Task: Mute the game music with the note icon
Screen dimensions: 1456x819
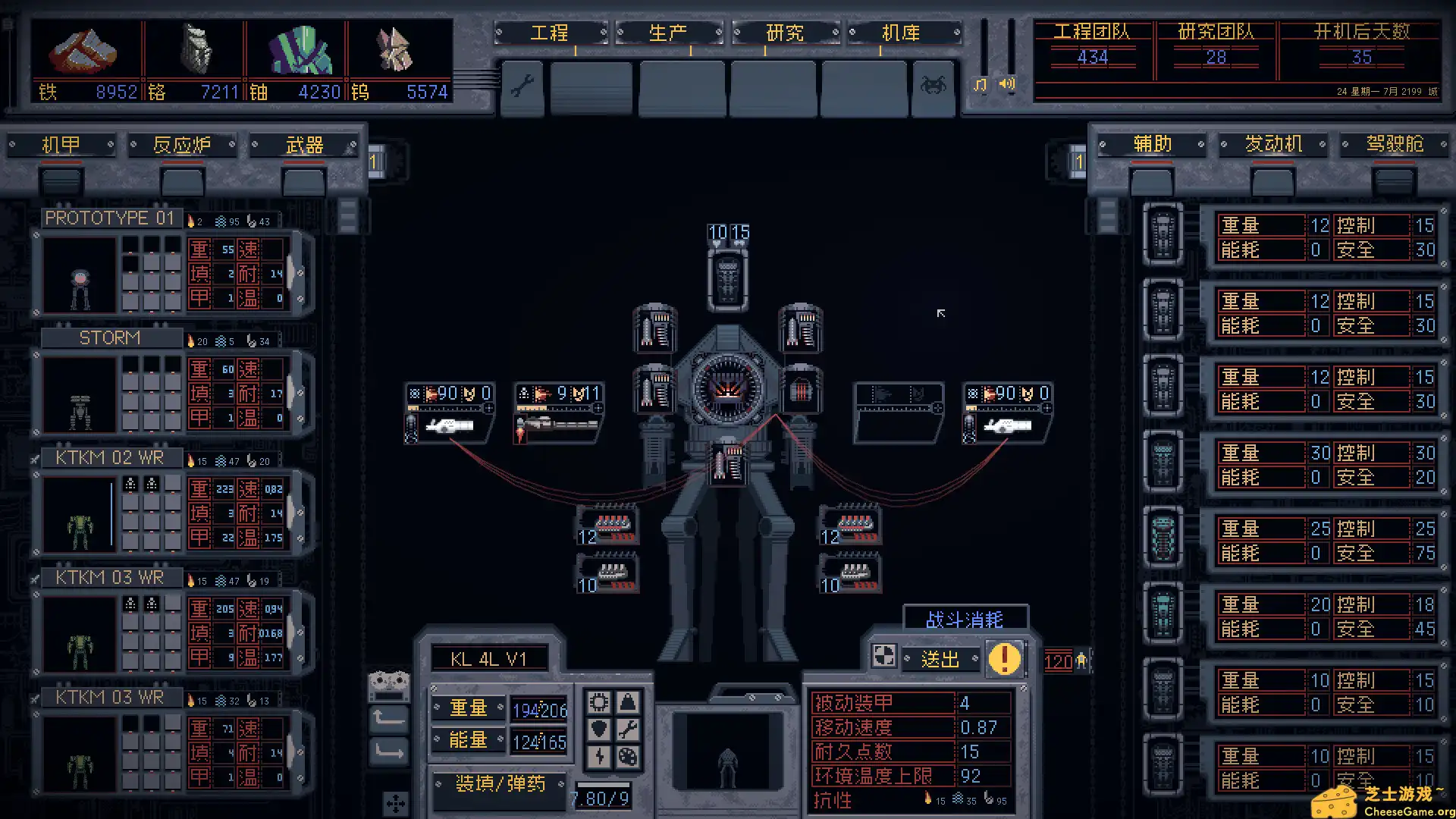Action: [x=978, y=85]
